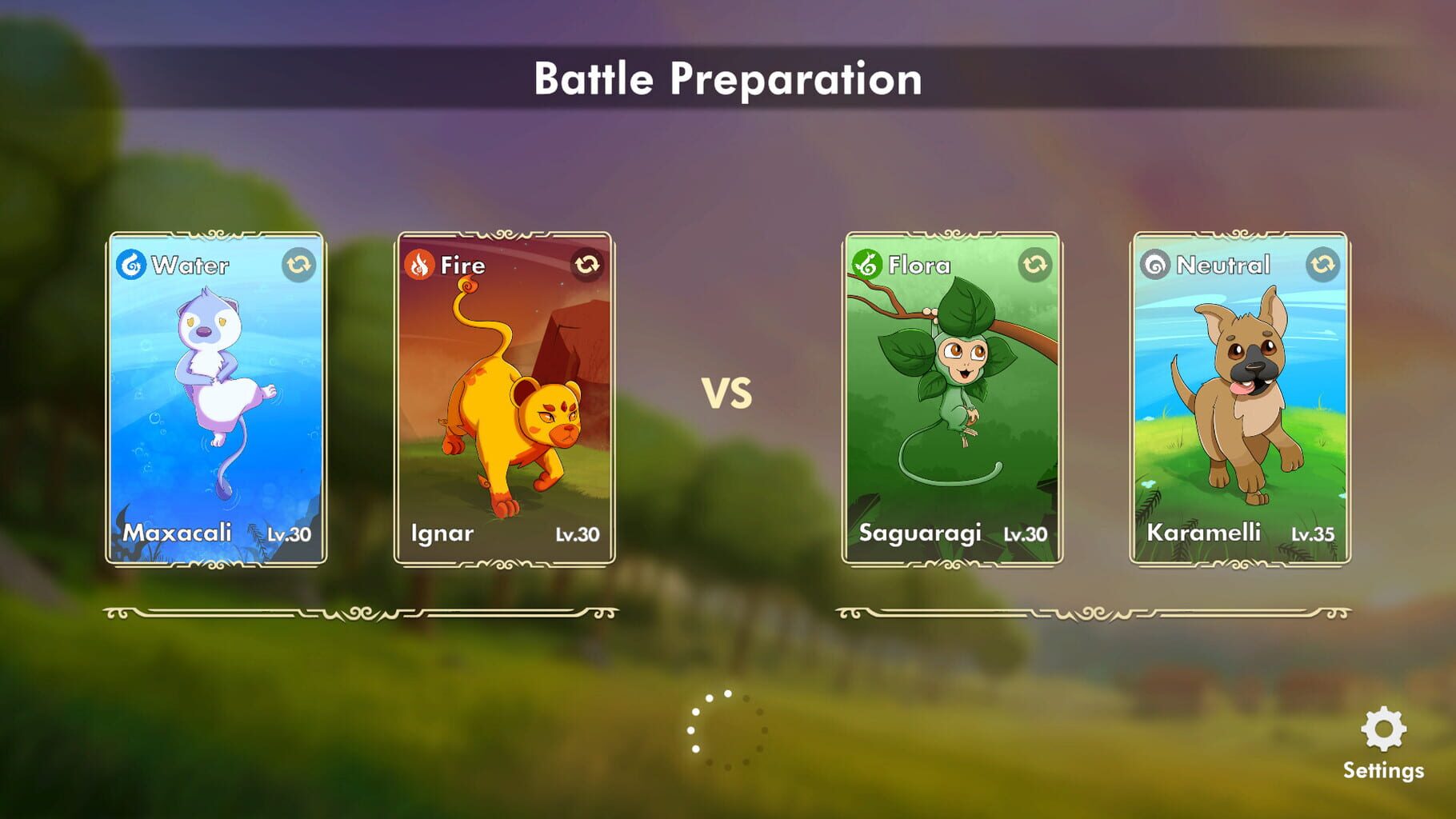Click the VS label between the teams

pyautogui.click(x=728, y=392)
